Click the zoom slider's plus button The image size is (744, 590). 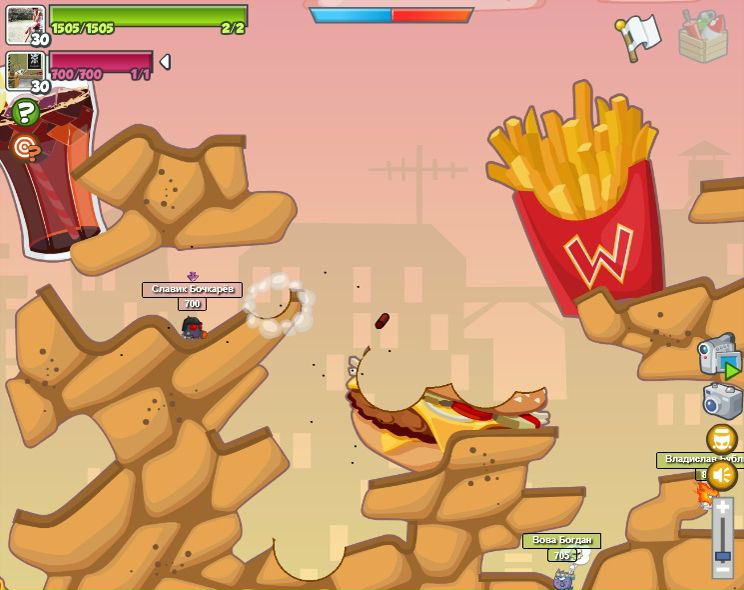(722, 508)
